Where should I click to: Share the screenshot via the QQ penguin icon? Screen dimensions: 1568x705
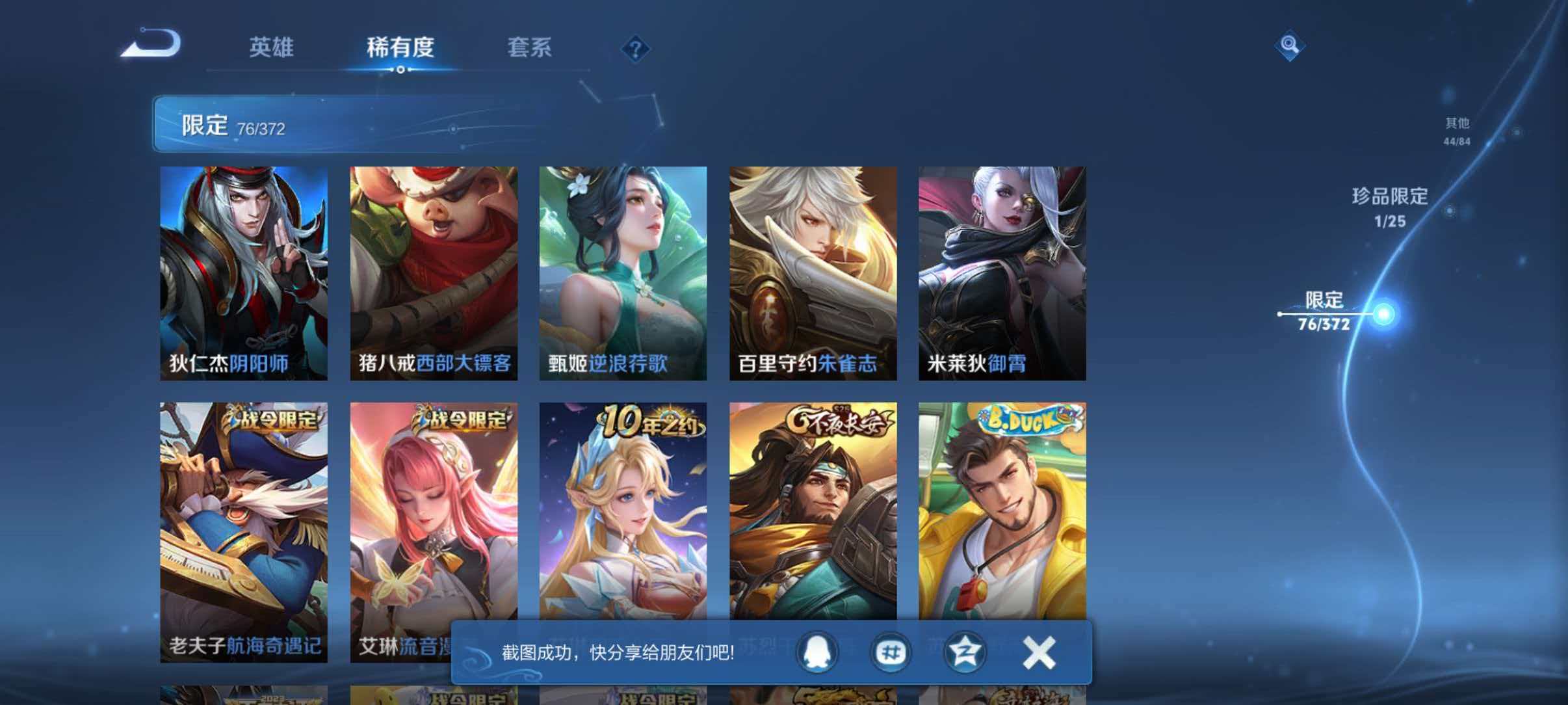pos(817,652)
